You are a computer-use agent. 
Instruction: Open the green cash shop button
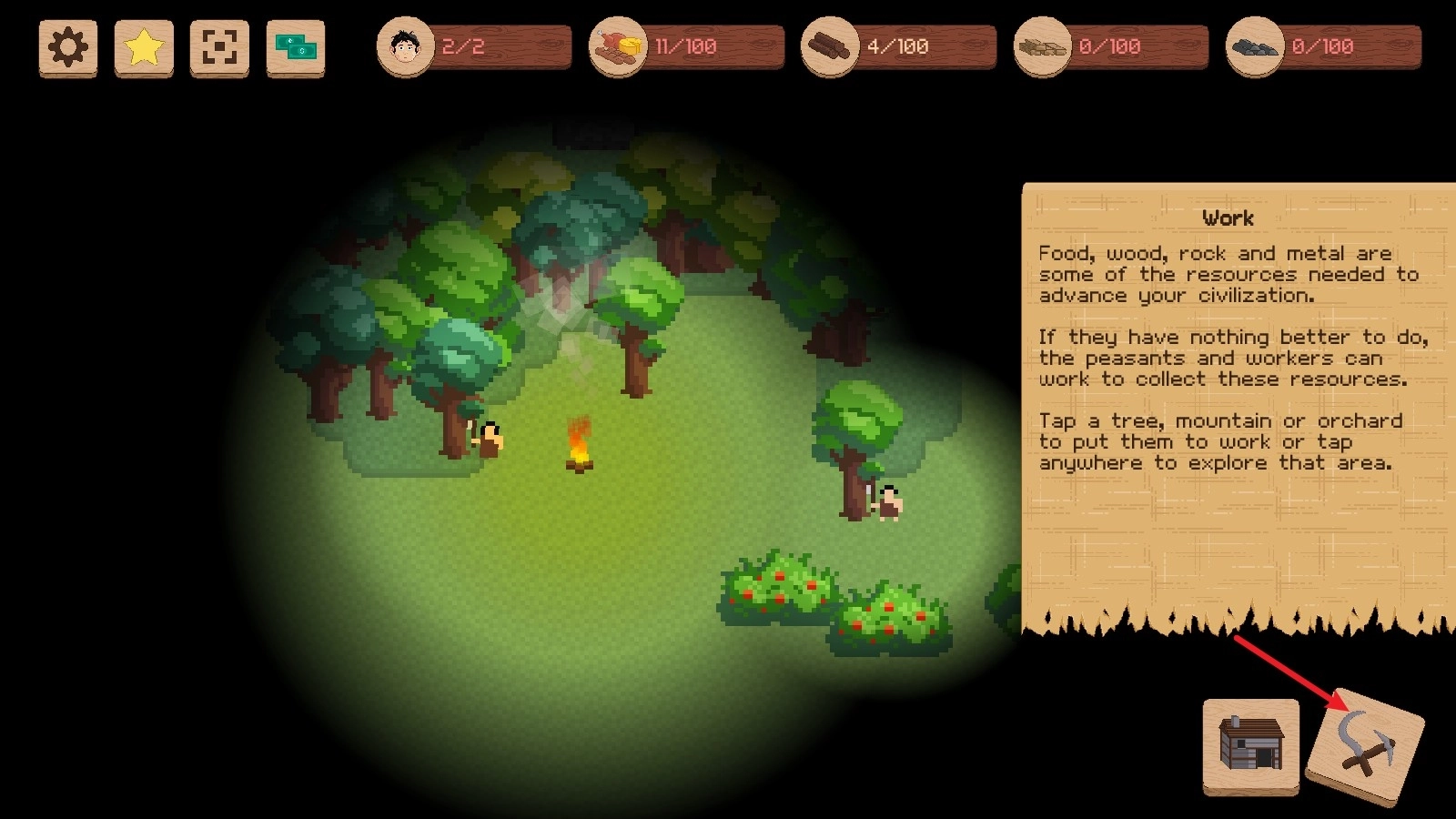[296, 47]
